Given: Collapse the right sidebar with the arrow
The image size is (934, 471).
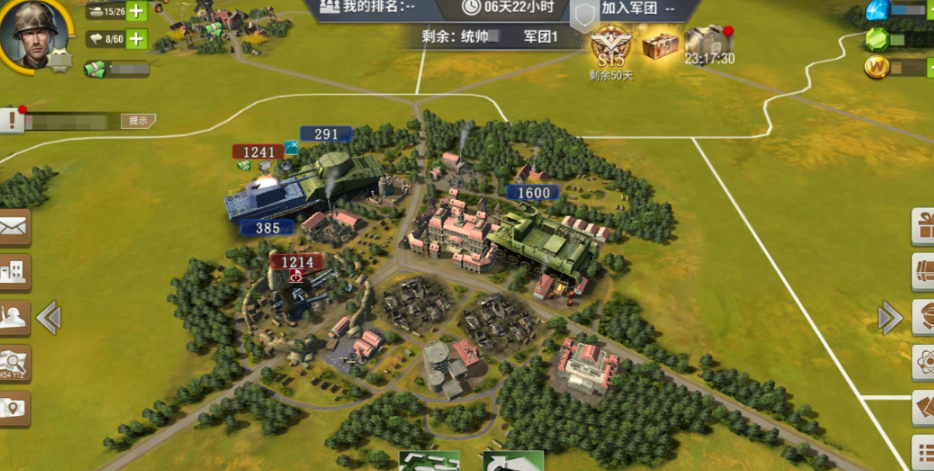Looking at the screenshot, I should (x=889, y=318).
